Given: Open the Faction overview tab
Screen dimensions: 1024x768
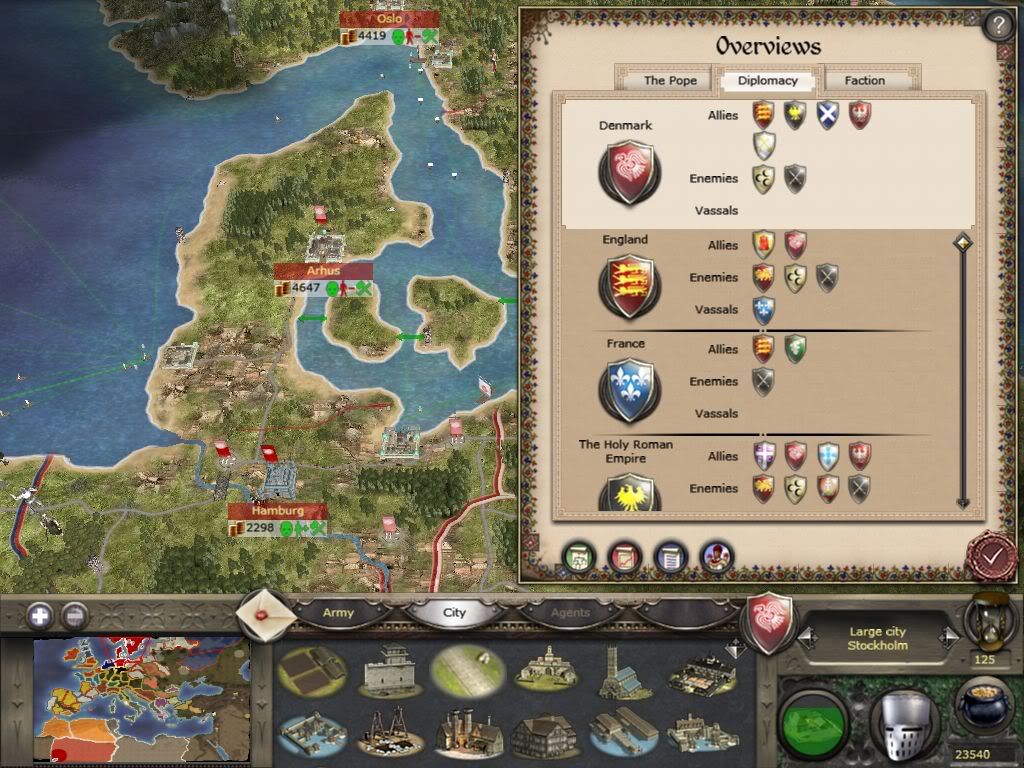Looking at the screenshot, I should tap(864, 81).
